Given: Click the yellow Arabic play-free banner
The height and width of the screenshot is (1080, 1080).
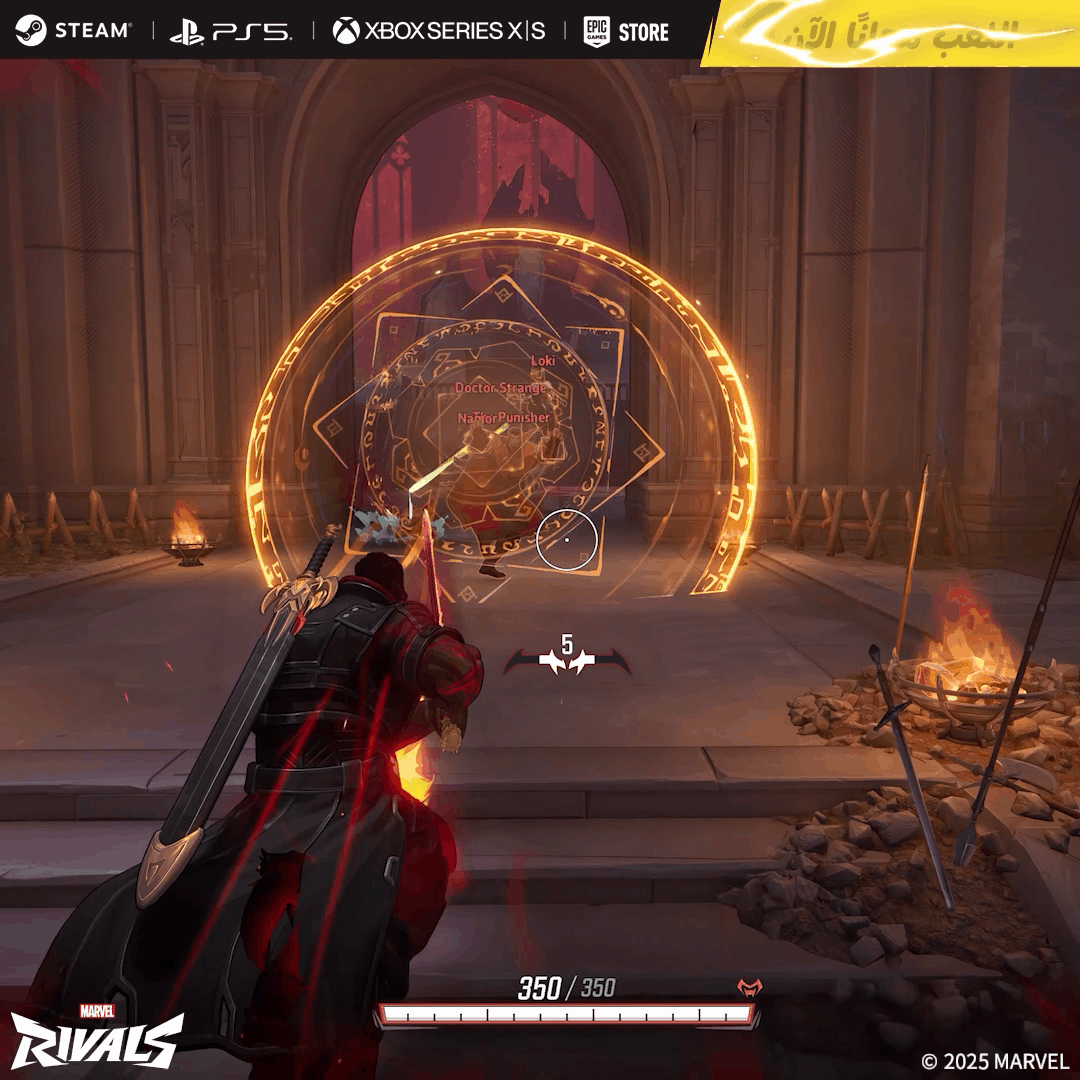Looking at the screenshot, I should (890, 34).
